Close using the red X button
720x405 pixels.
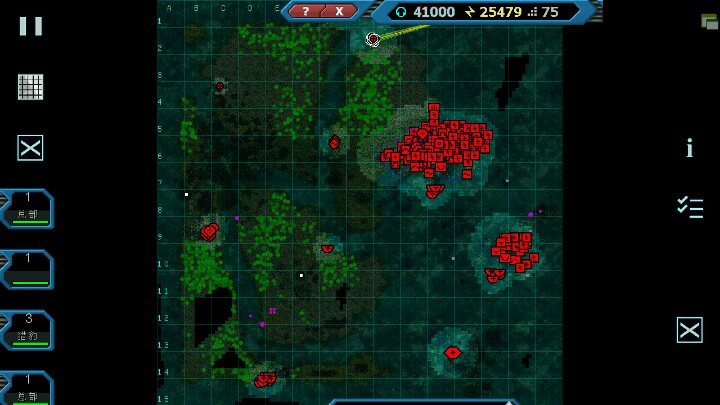(x=340, y=11)
